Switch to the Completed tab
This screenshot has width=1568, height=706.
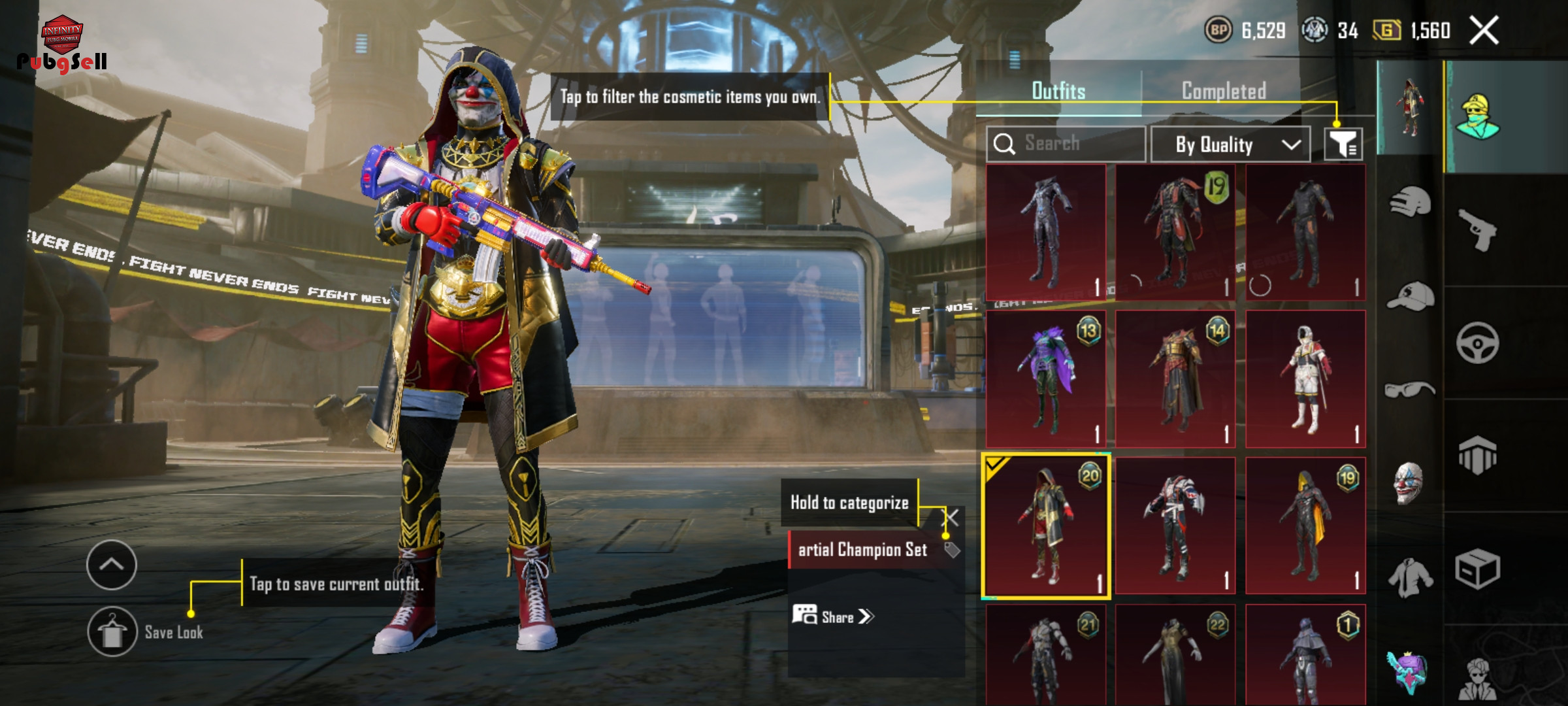pos(1224,91)
